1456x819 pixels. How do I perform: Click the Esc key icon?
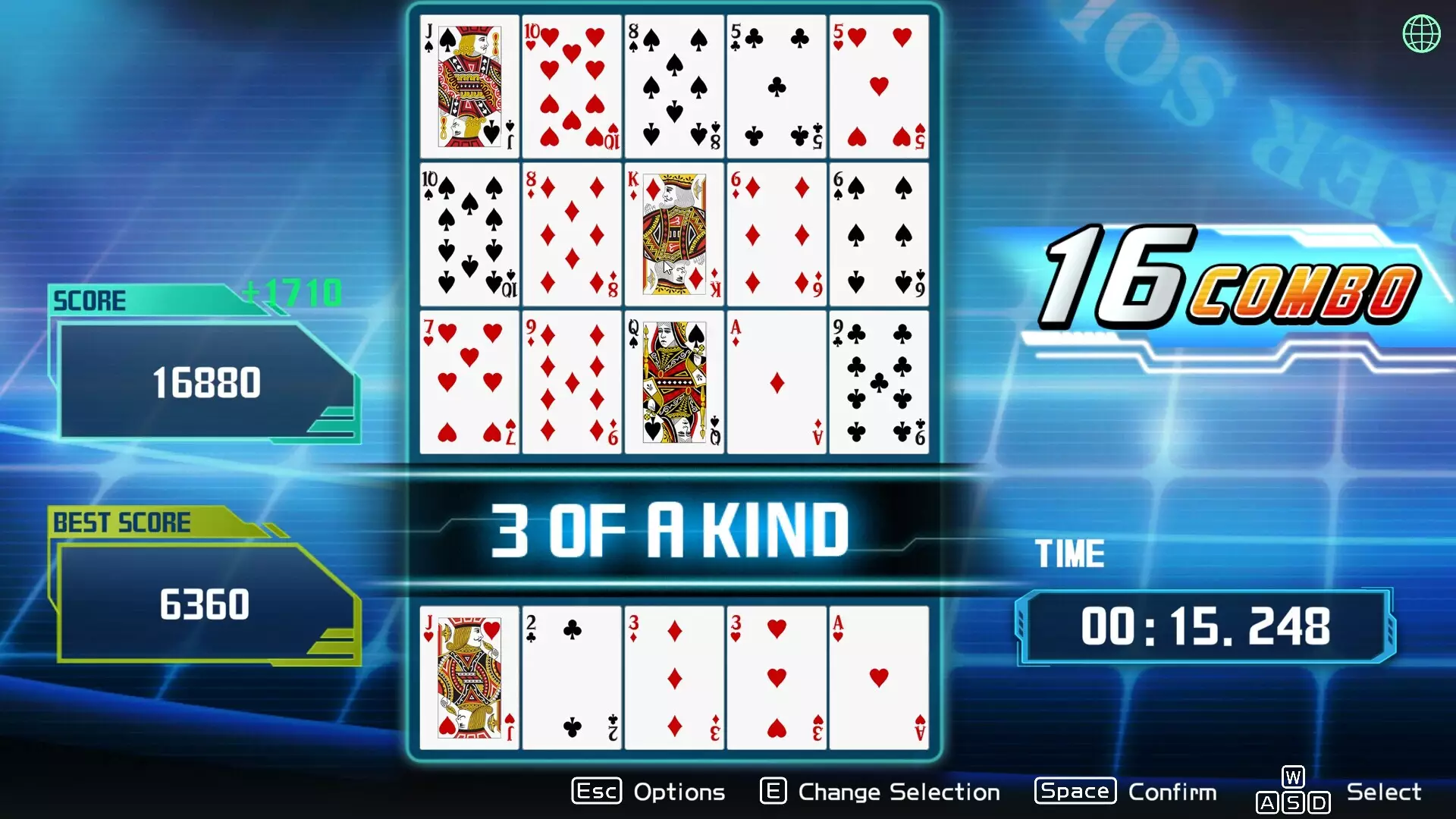click(x=596, y=791)
